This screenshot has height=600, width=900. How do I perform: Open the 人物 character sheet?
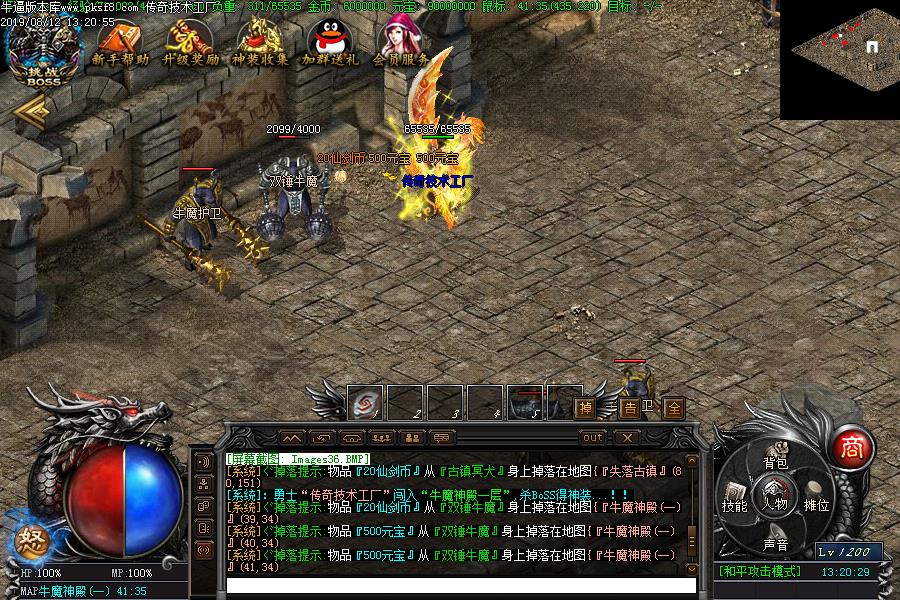[x=775, y=495]
